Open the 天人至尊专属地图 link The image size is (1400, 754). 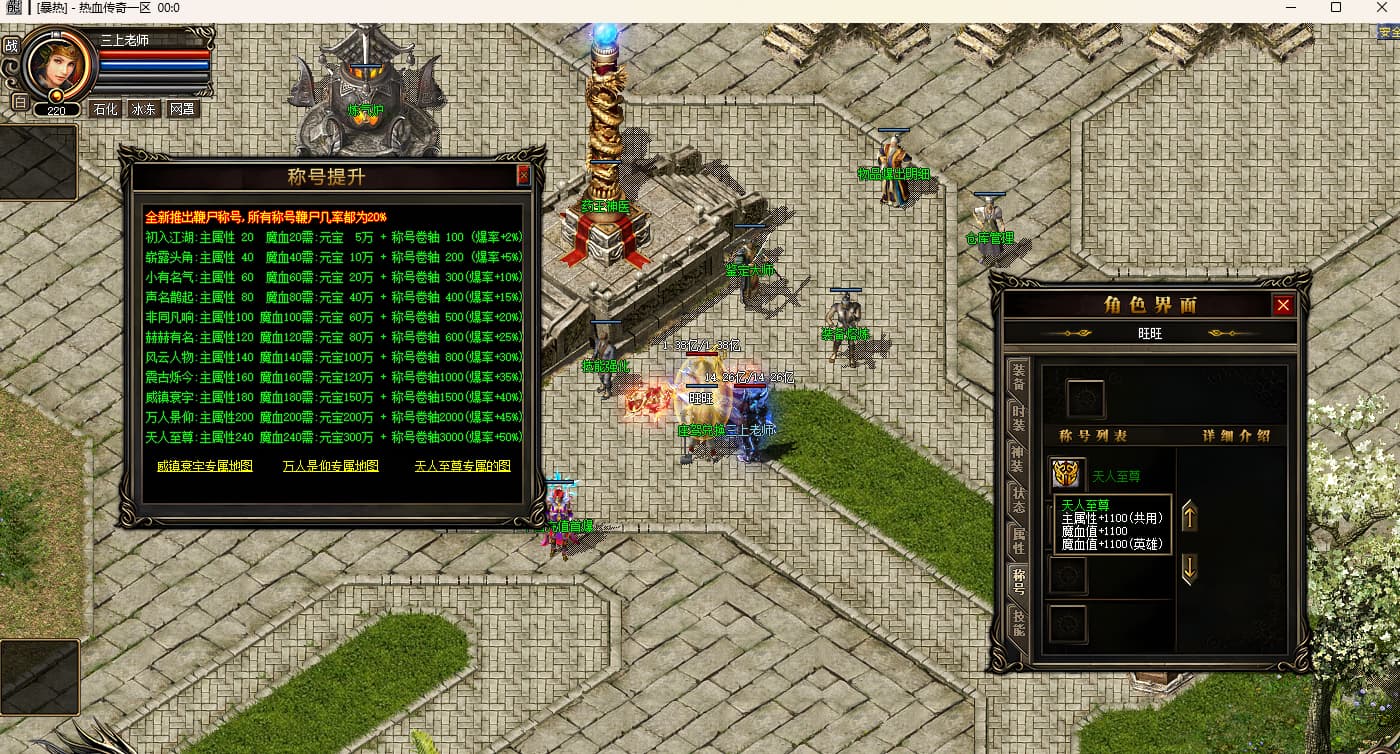tap(462, 466)
